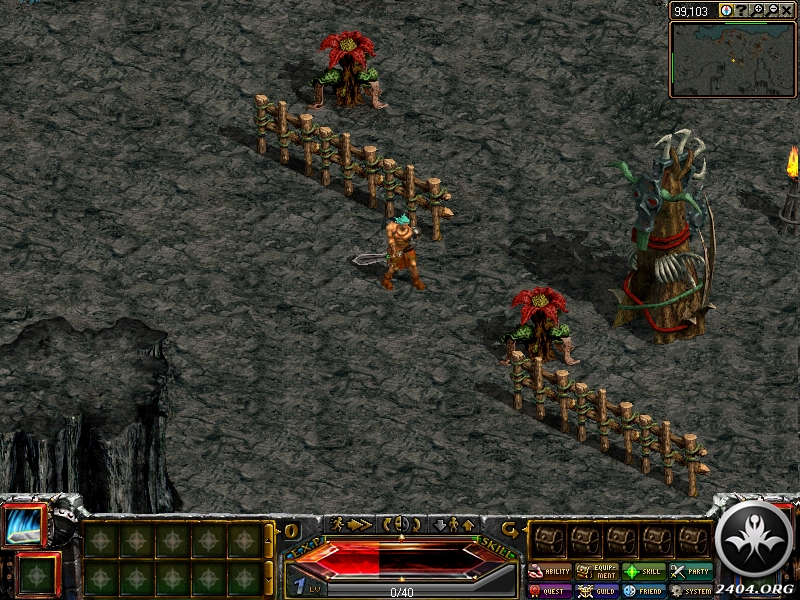This screenshot has height=600, width=800.
Task: Open the Guild window
Action: (597, 591)
